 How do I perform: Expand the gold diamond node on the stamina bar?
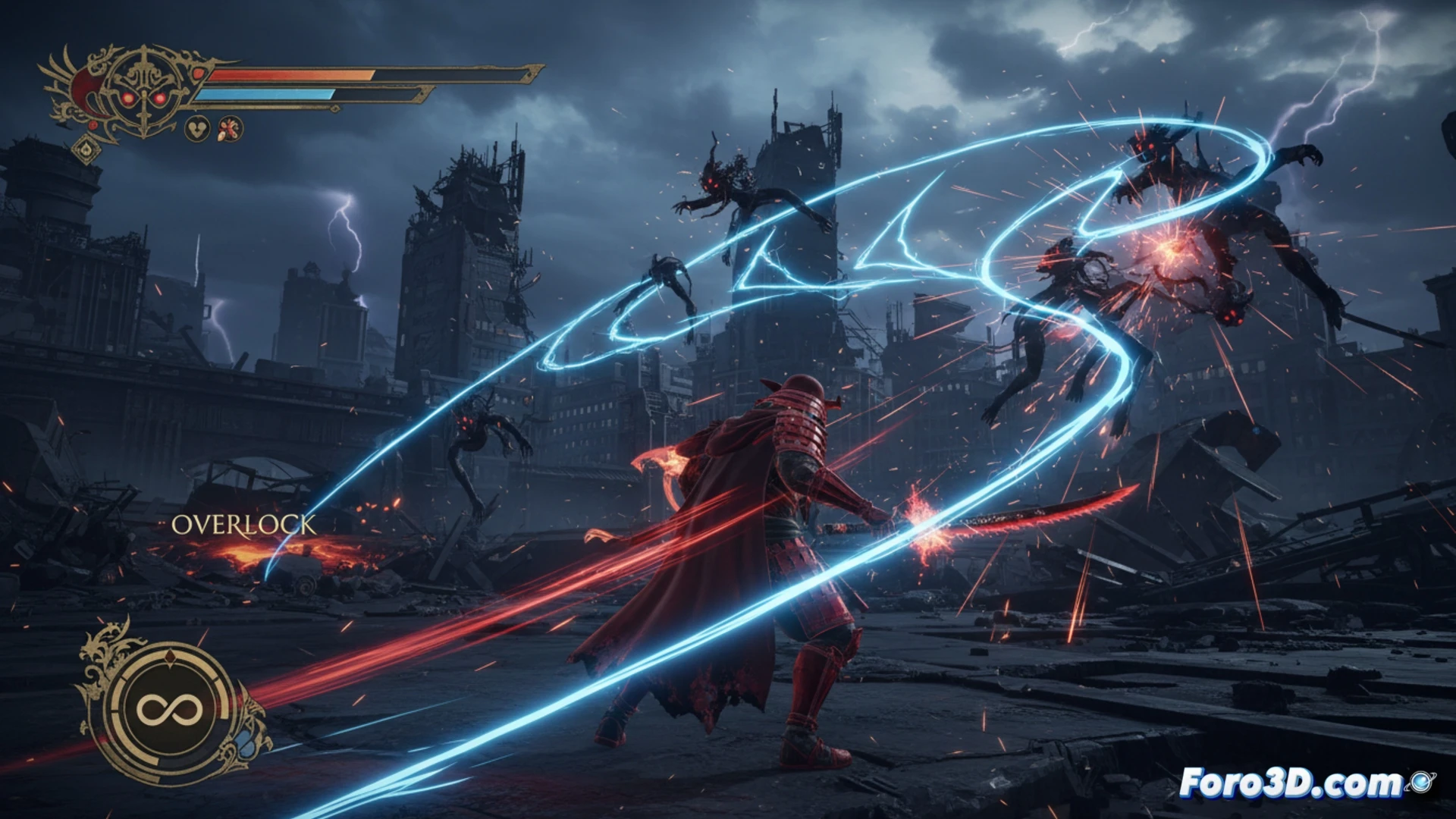(x=334, y=108)
